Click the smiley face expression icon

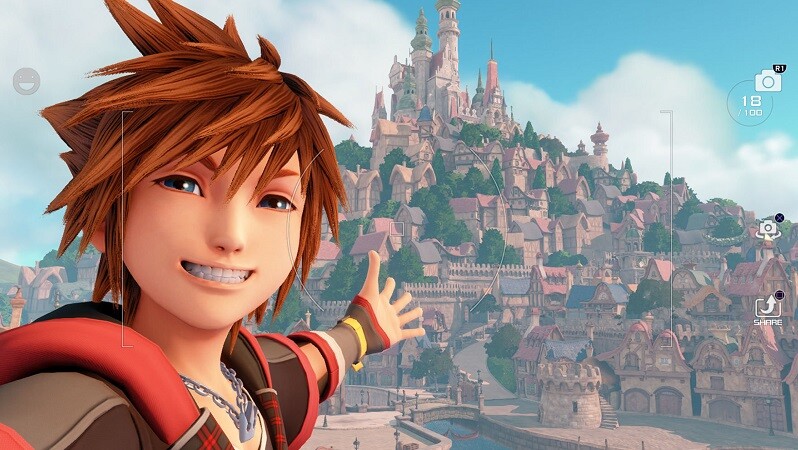(x=26, y=81)
